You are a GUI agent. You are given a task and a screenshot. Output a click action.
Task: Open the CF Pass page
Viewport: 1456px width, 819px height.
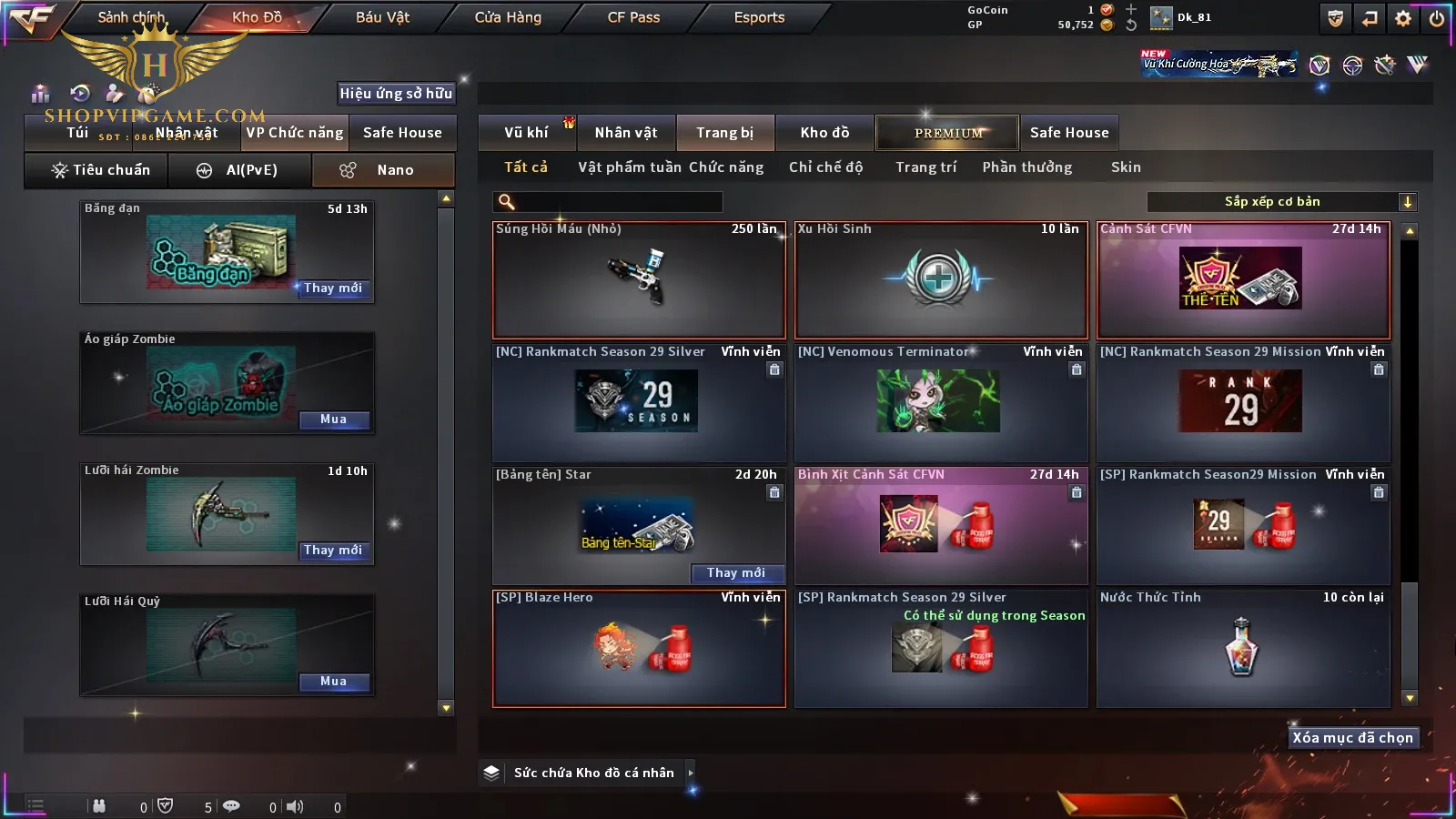click(633, 17)
